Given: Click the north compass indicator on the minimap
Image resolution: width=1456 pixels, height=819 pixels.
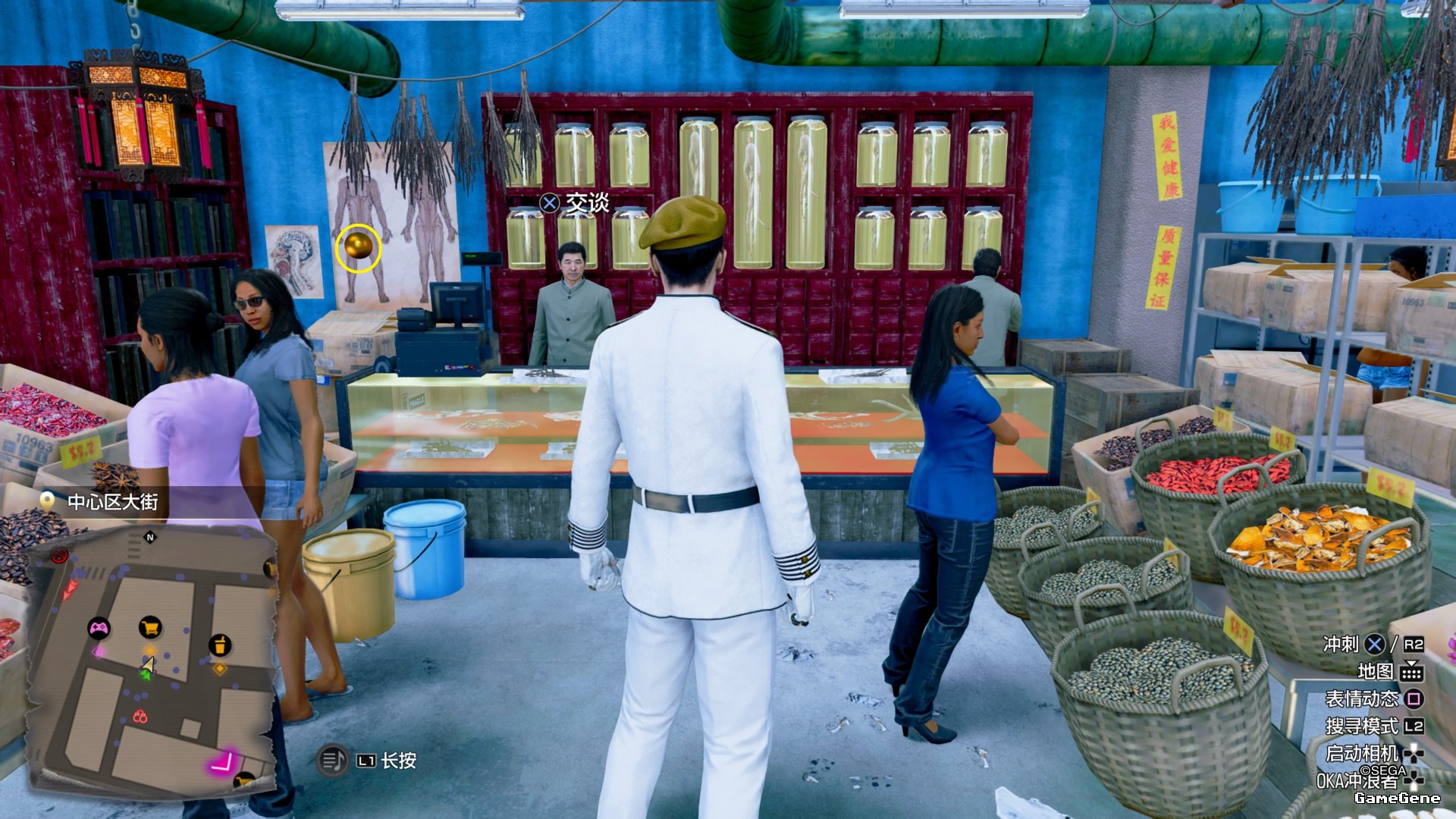Looking at the screenshot, I should [x=150, y=537].
